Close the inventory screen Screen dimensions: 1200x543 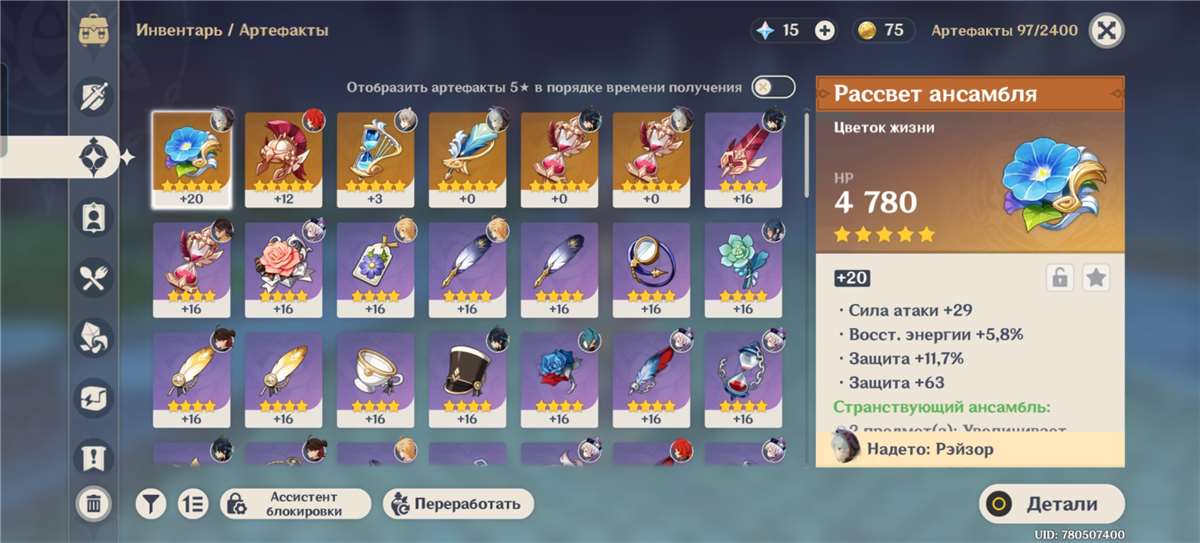pyautogui.click(x=1105, y=30)
